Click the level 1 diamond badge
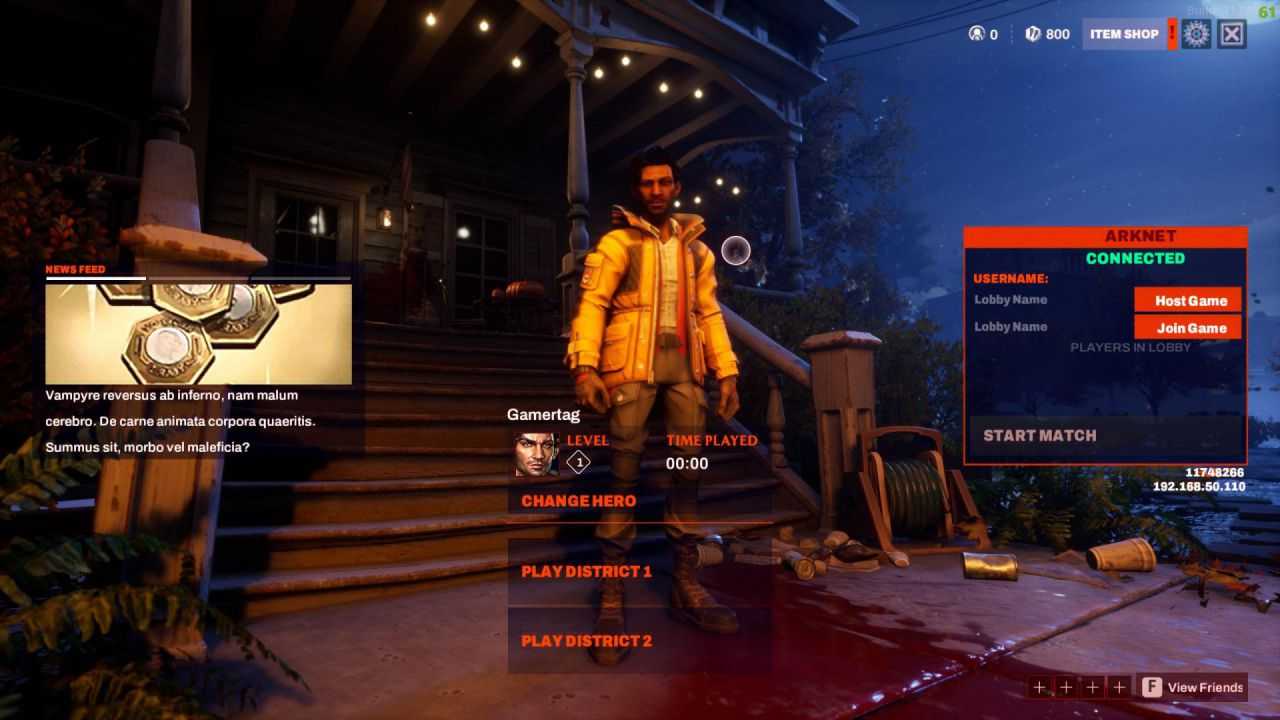This screenshot has width=1280, height=720. [578, 460]
